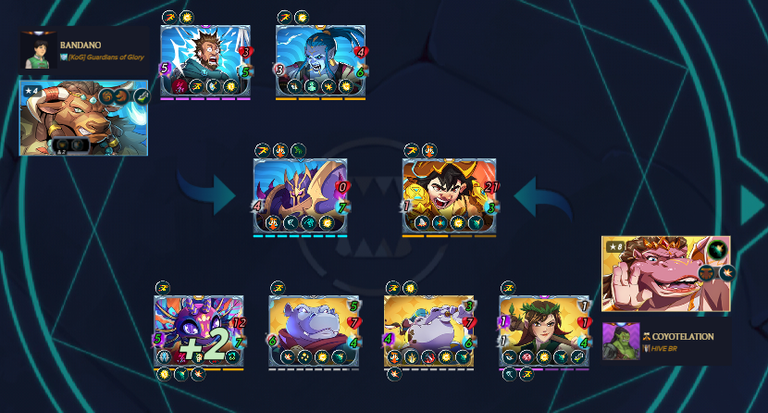Select the purple dragon card showing +2
Viewport: 768px width, 413px height.
coord(199,330)
